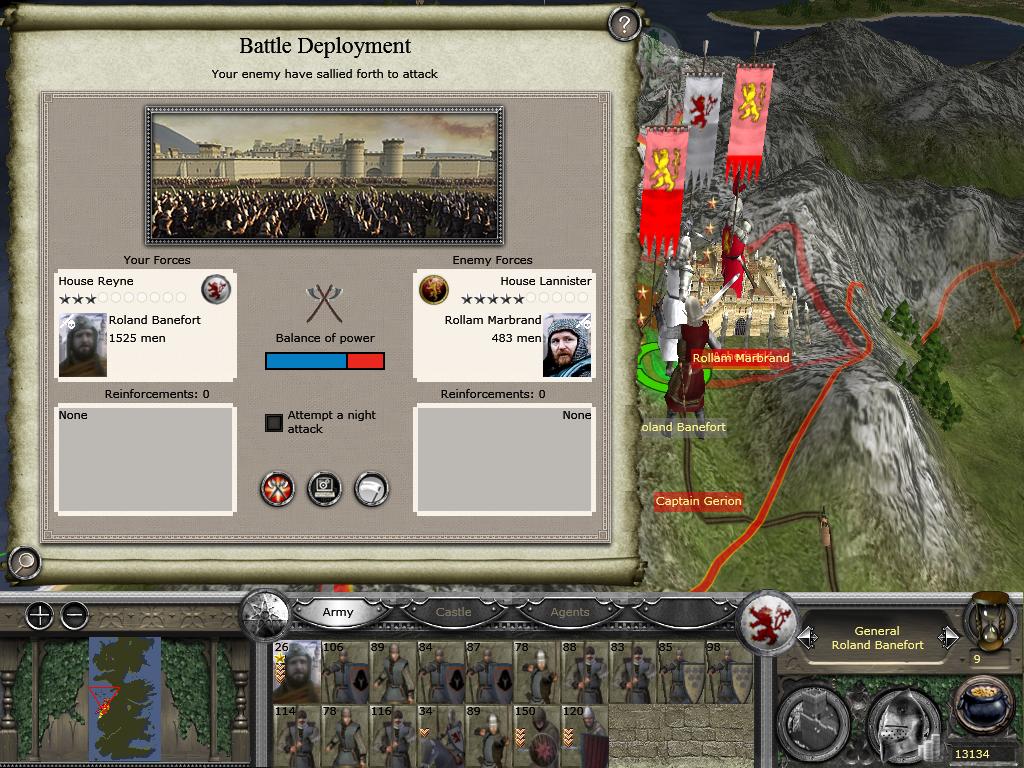Zoom out the minimap with minus button
Viewport: 1024px width, 768px height.
pyautogui.click(x=74, y=616)
